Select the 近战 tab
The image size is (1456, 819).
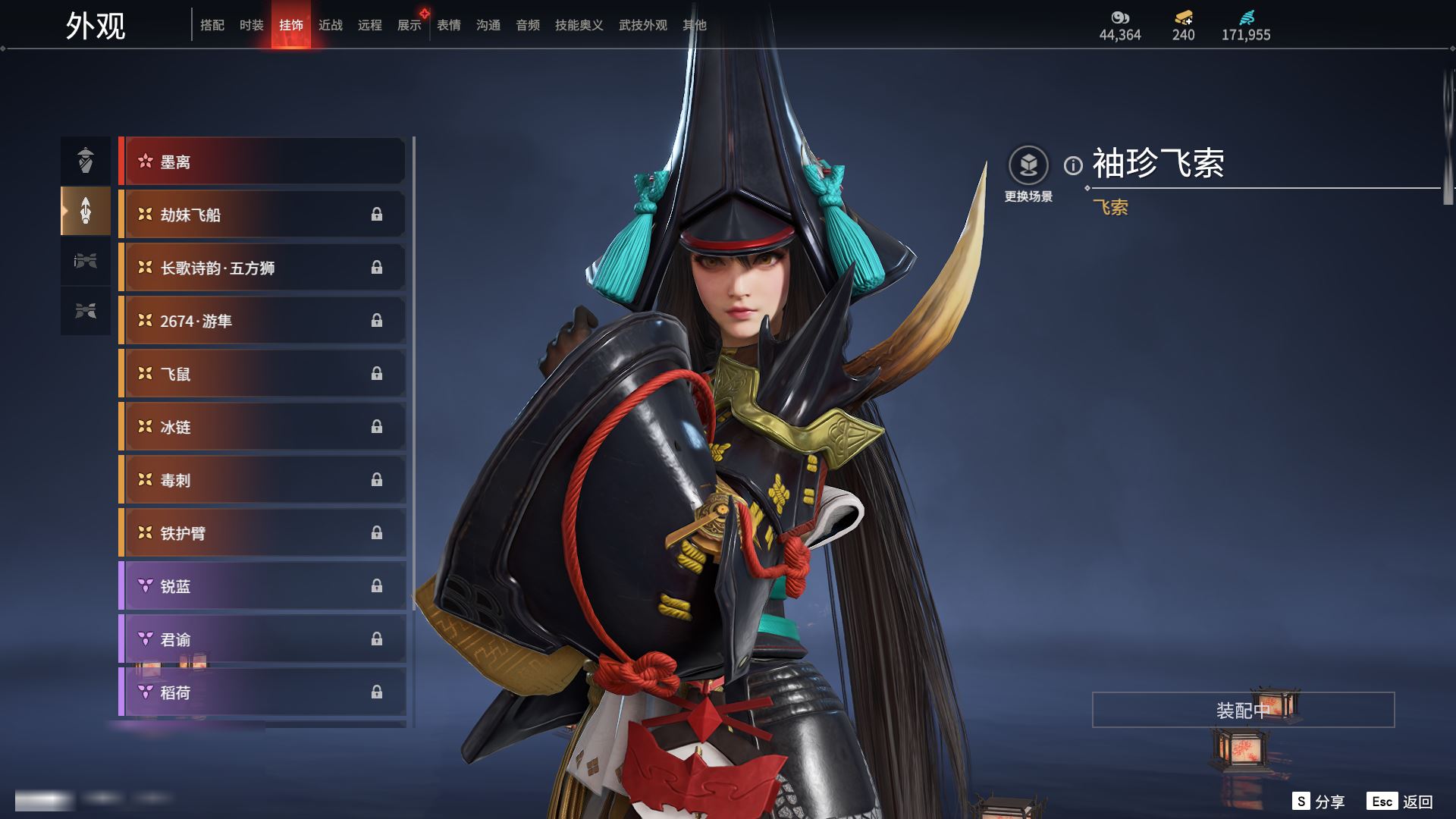(x=331, y=25)
